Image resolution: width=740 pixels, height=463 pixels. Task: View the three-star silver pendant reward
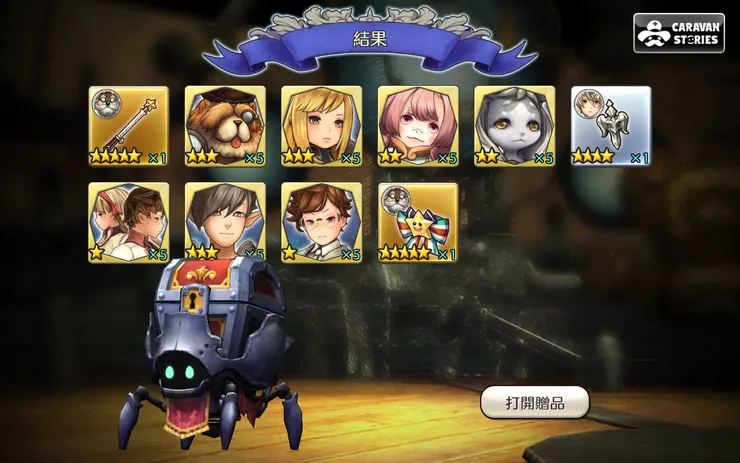coord(610,126)
